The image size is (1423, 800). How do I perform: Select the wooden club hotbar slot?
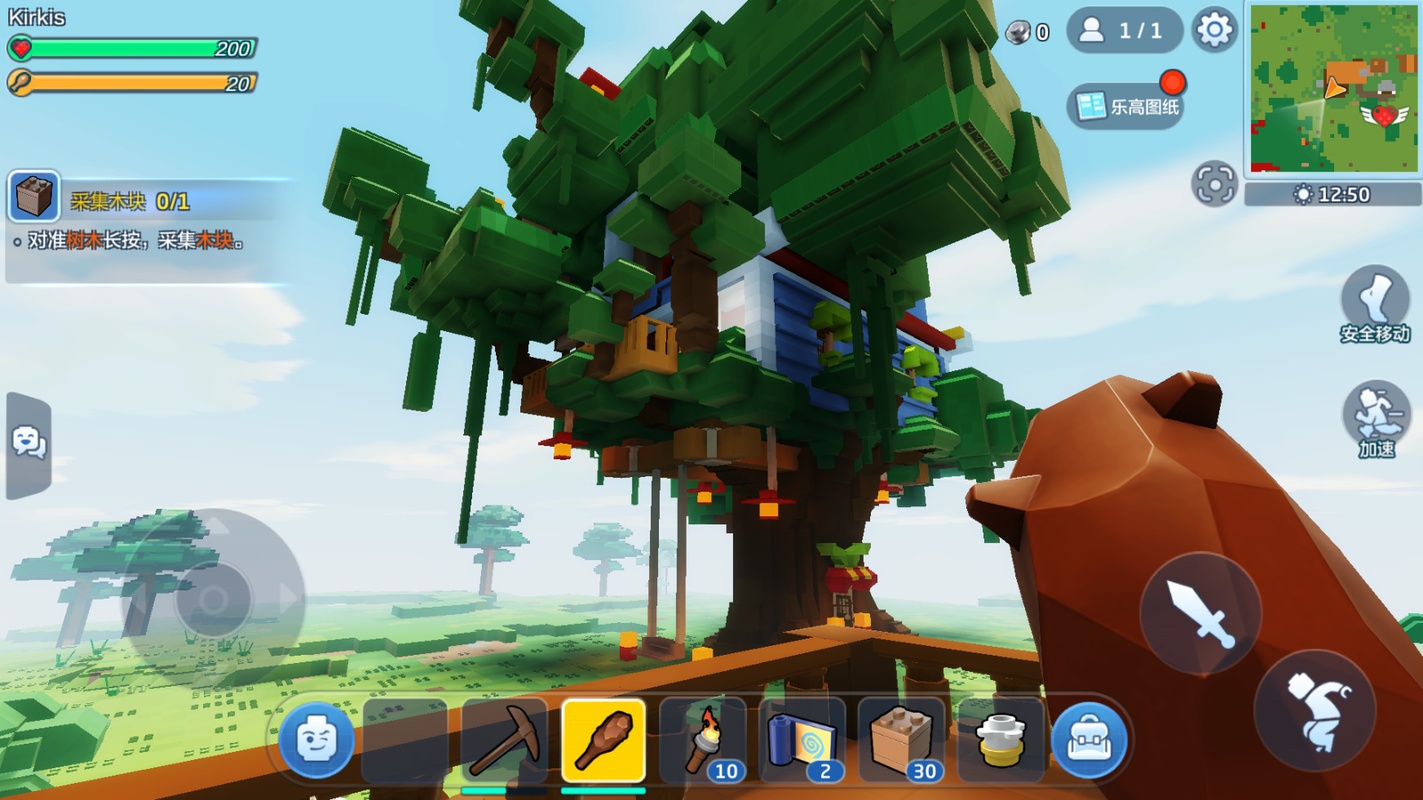[x=603, y=741]
